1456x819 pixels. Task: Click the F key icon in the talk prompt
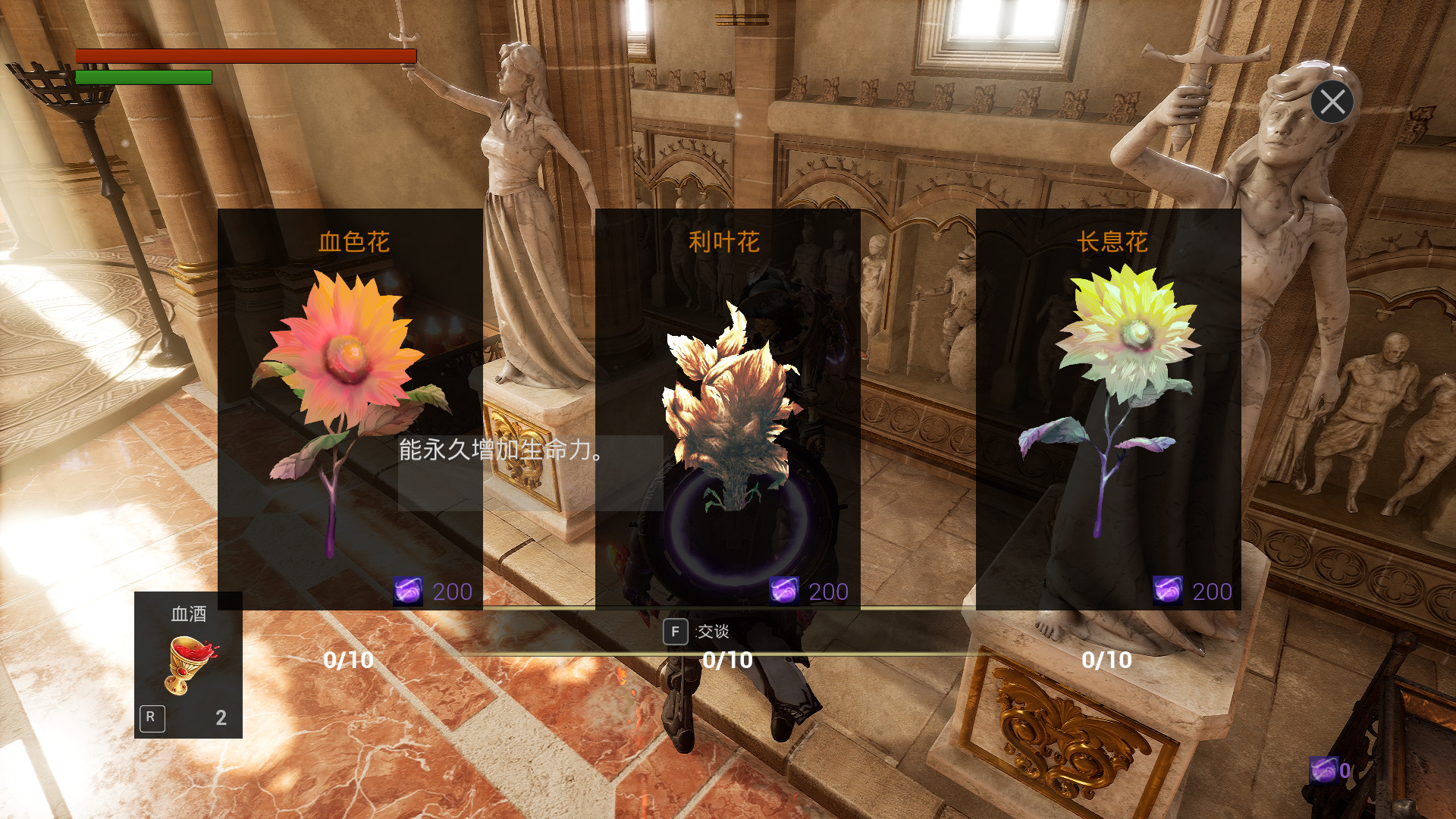click(675, 631)
